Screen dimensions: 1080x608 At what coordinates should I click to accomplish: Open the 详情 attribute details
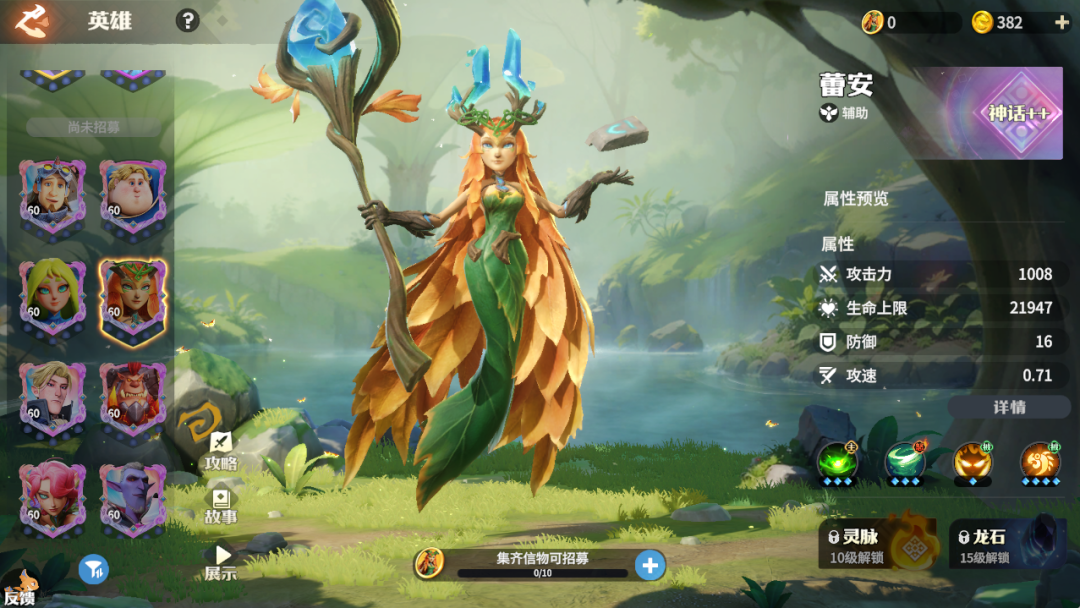[x=1009, y=407]
